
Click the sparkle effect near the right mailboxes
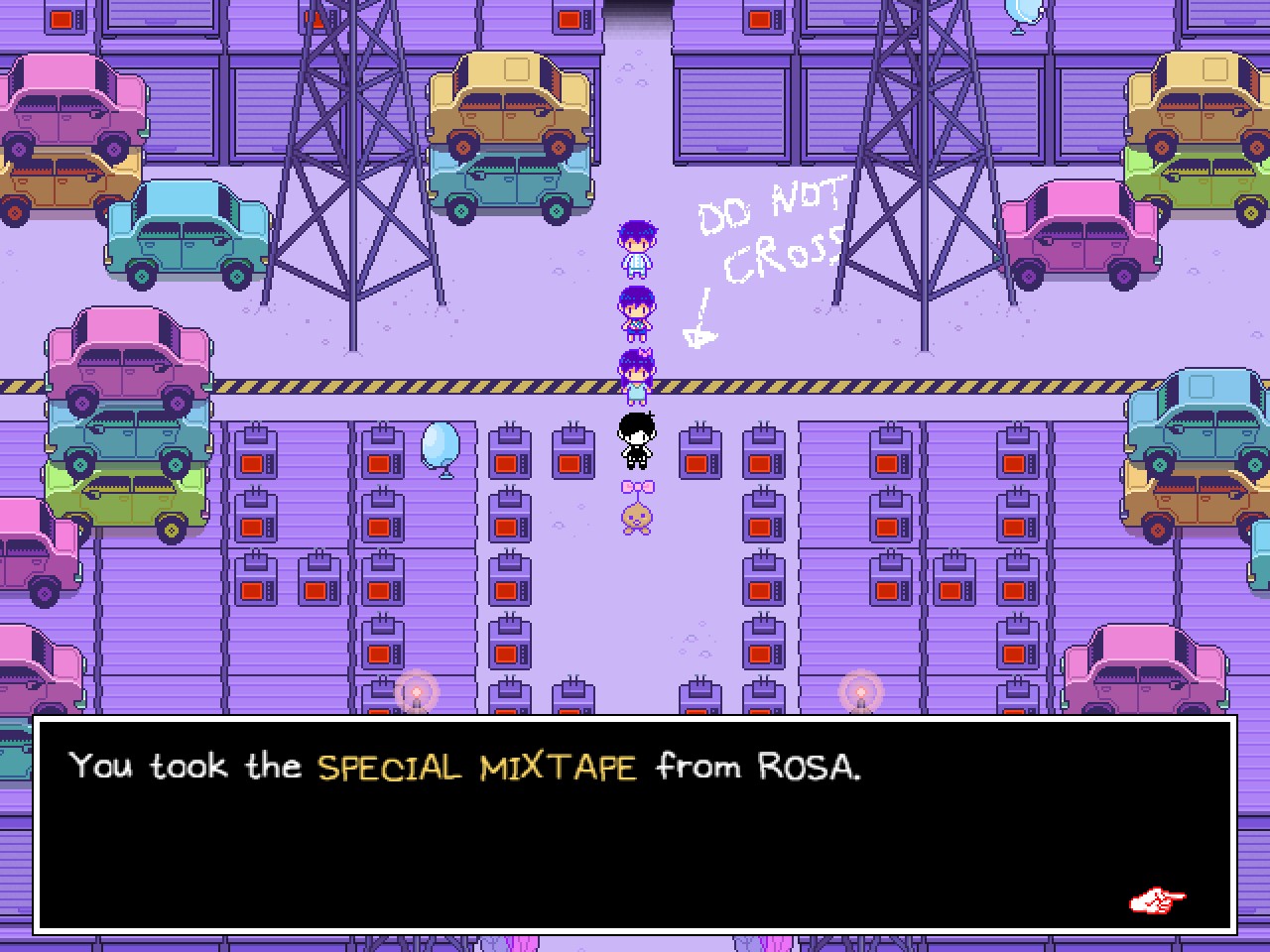859,691
